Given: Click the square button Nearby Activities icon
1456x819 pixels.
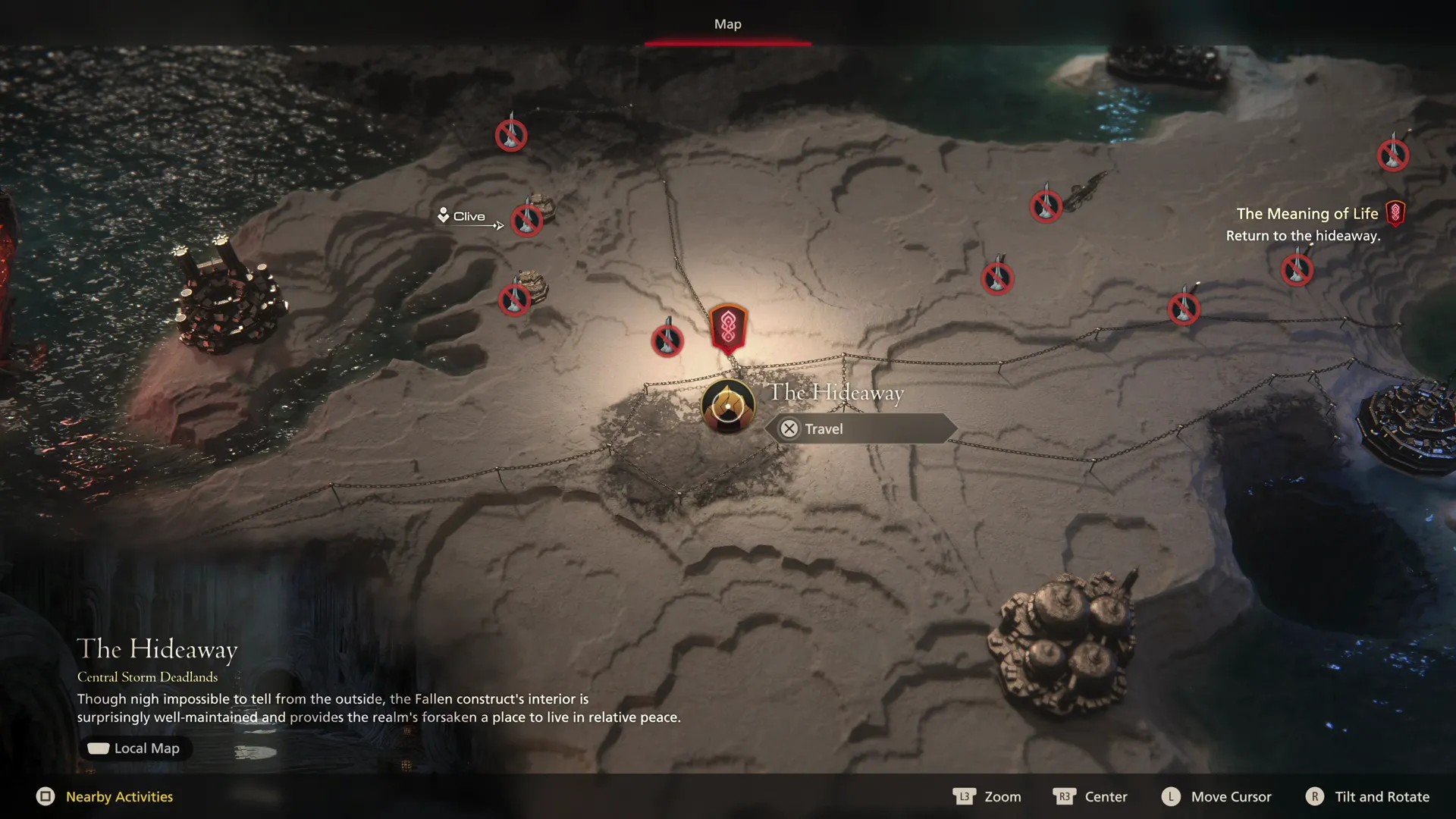Looking at the screenshot, I should pos(47,796).
